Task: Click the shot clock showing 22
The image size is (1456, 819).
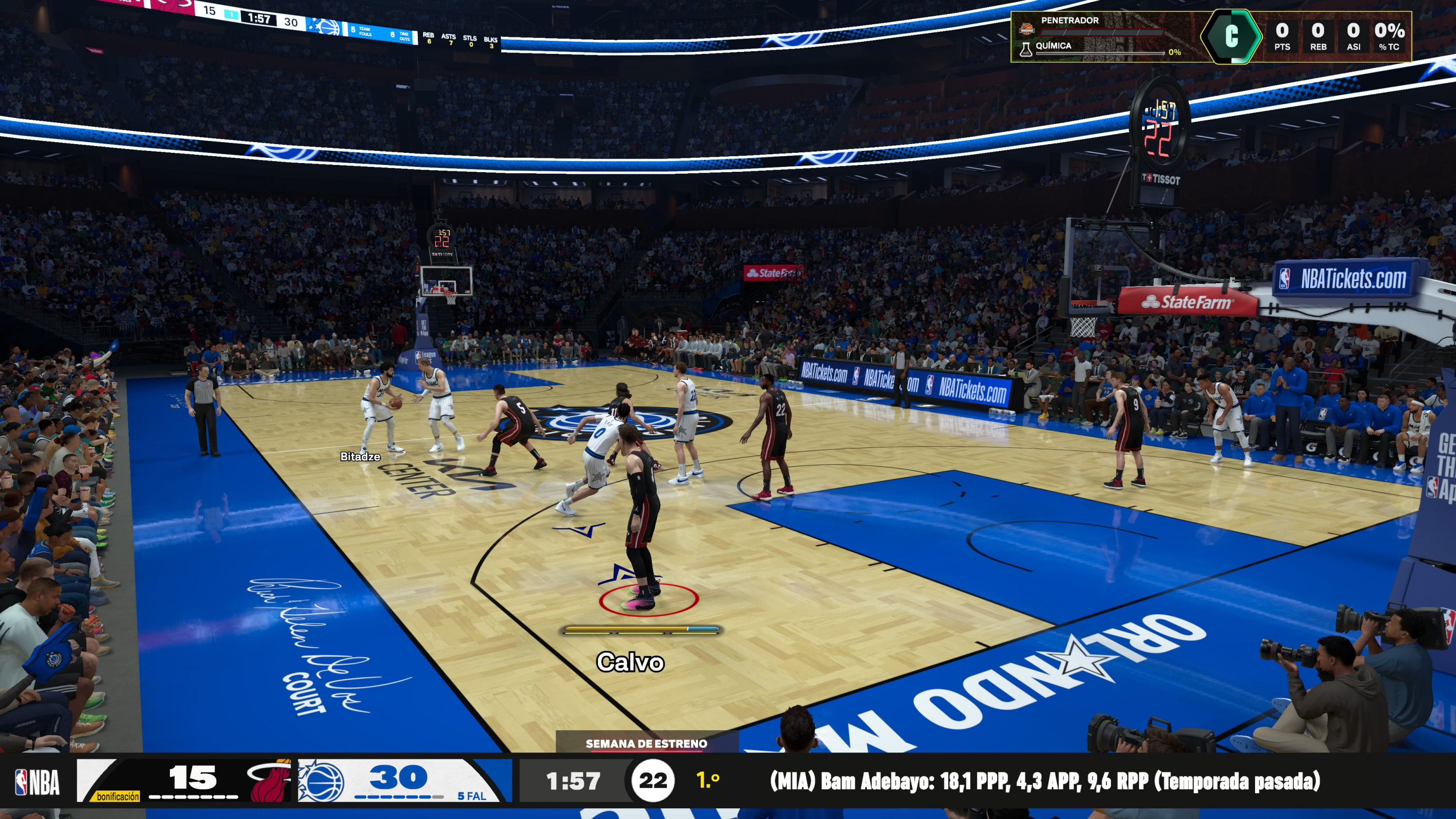Action: [x=653, y=782]
